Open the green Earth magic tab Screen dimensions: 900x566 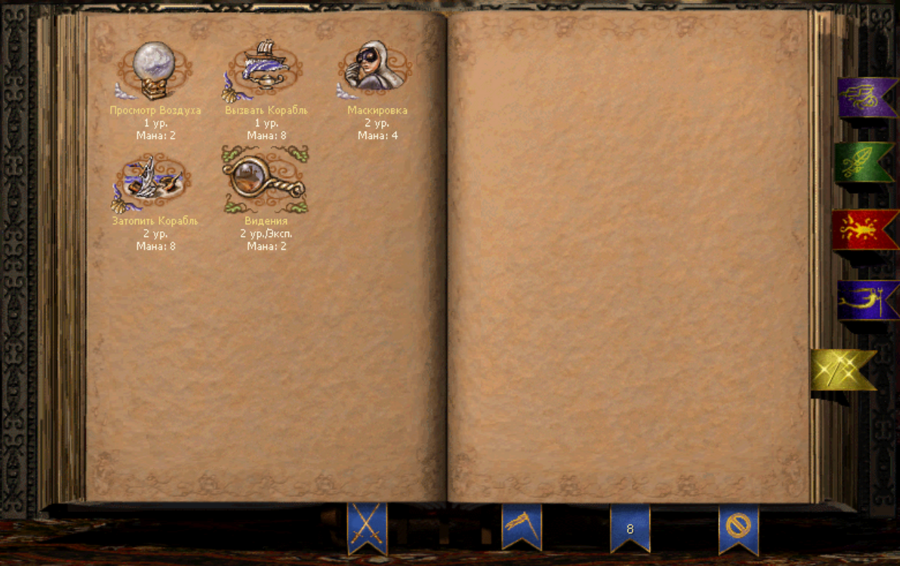pyautogui.click(x=863, y=162)
